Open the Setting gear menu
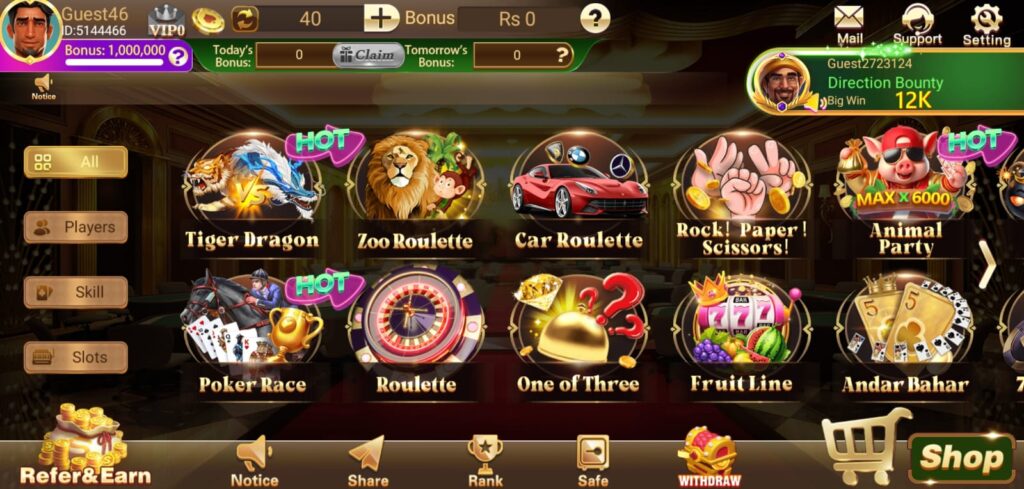1024x489 pixels. 986,24
